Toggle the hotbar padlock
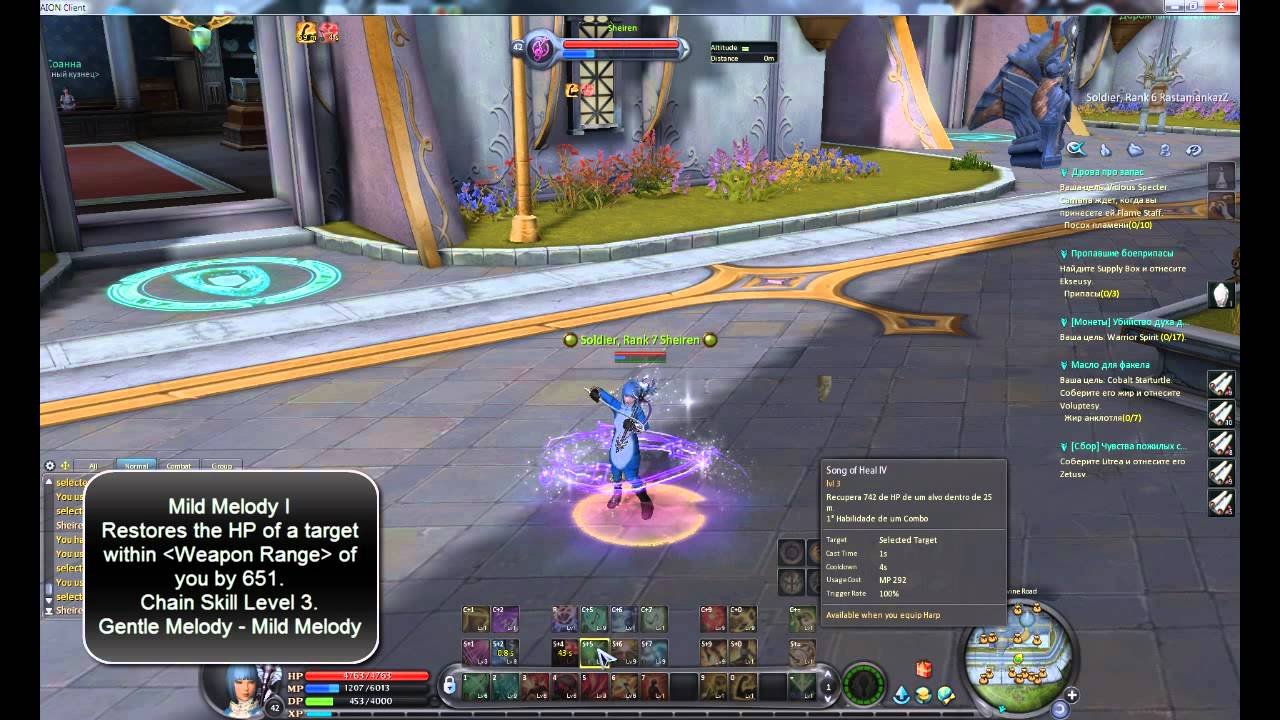 point(450,685)
